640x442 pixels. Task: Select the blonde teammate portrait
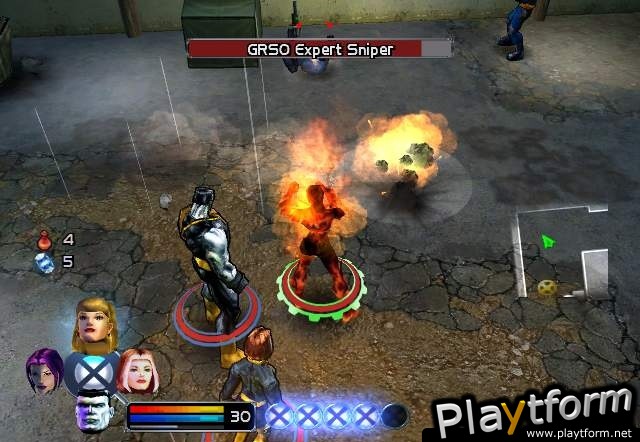click(94, 321)
